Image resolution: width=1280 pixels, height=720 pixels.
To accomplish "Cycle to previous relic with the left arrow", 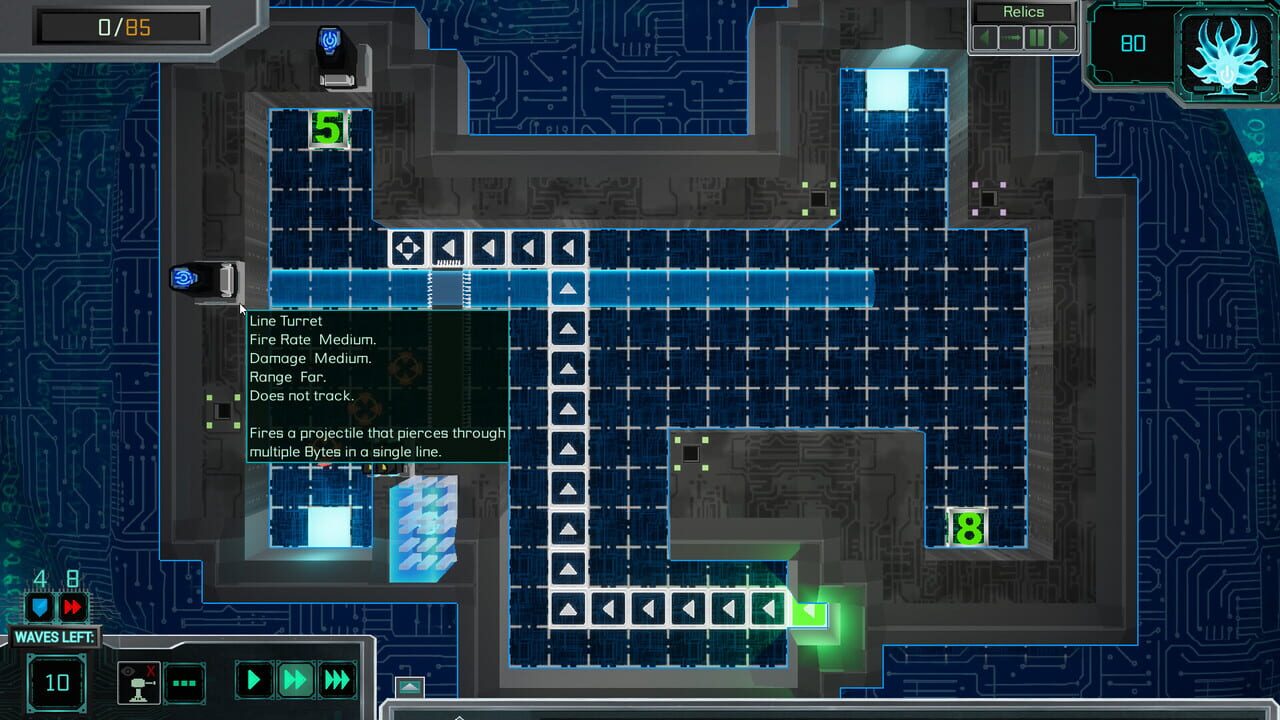I will [984, 37].
